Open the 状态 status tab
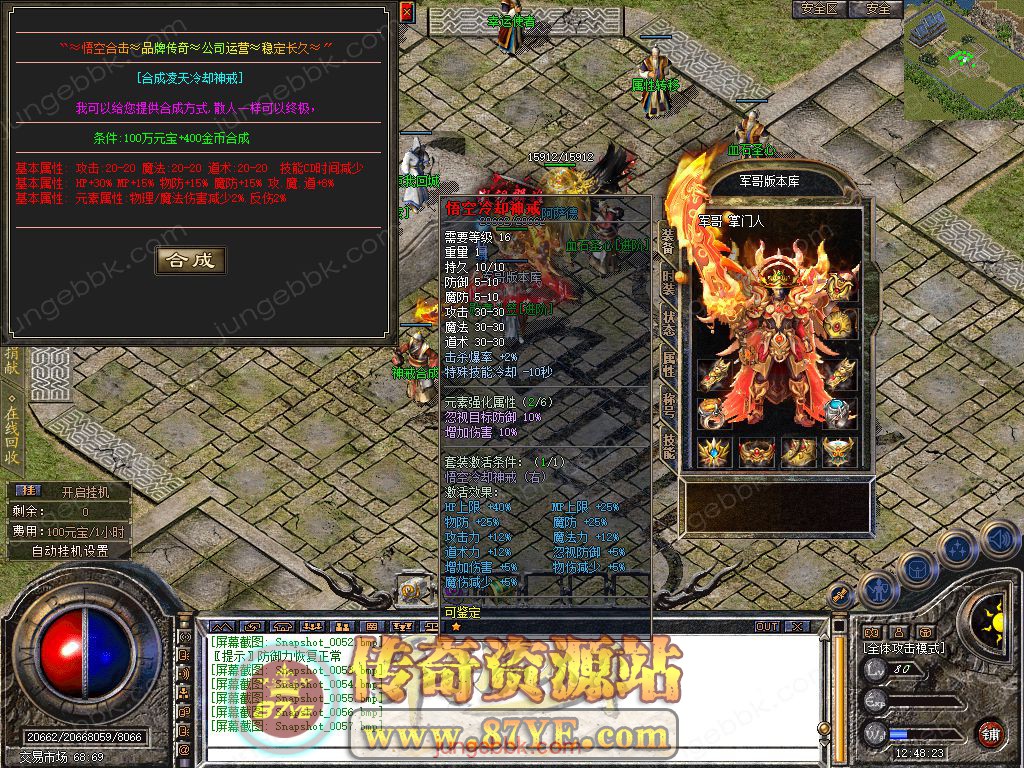 pos(669,322)
